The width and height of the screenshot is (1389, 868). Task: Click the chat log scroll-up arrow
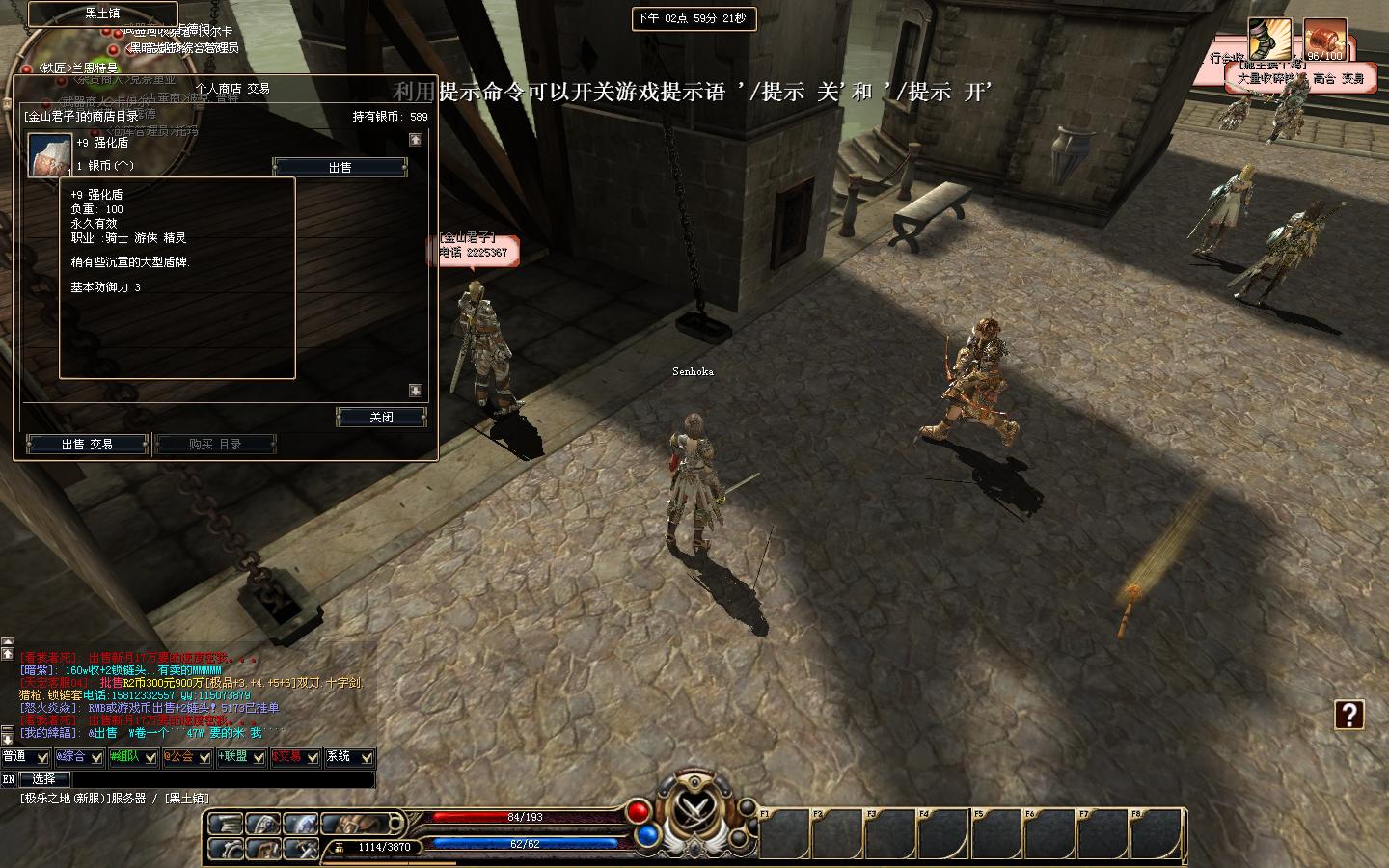(8, 654)
